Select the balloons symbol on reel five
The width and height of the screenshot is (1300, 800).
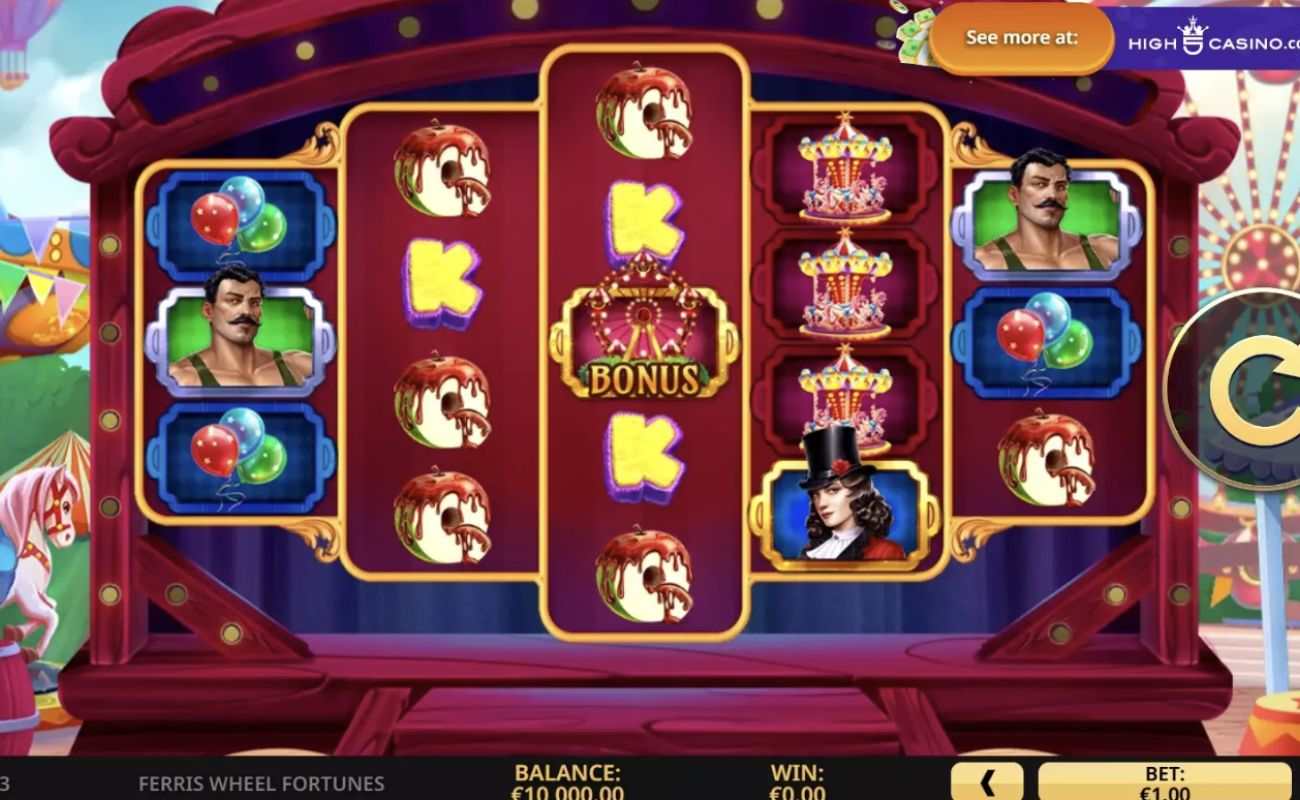pyautogui.click(x=1043, y=340)
